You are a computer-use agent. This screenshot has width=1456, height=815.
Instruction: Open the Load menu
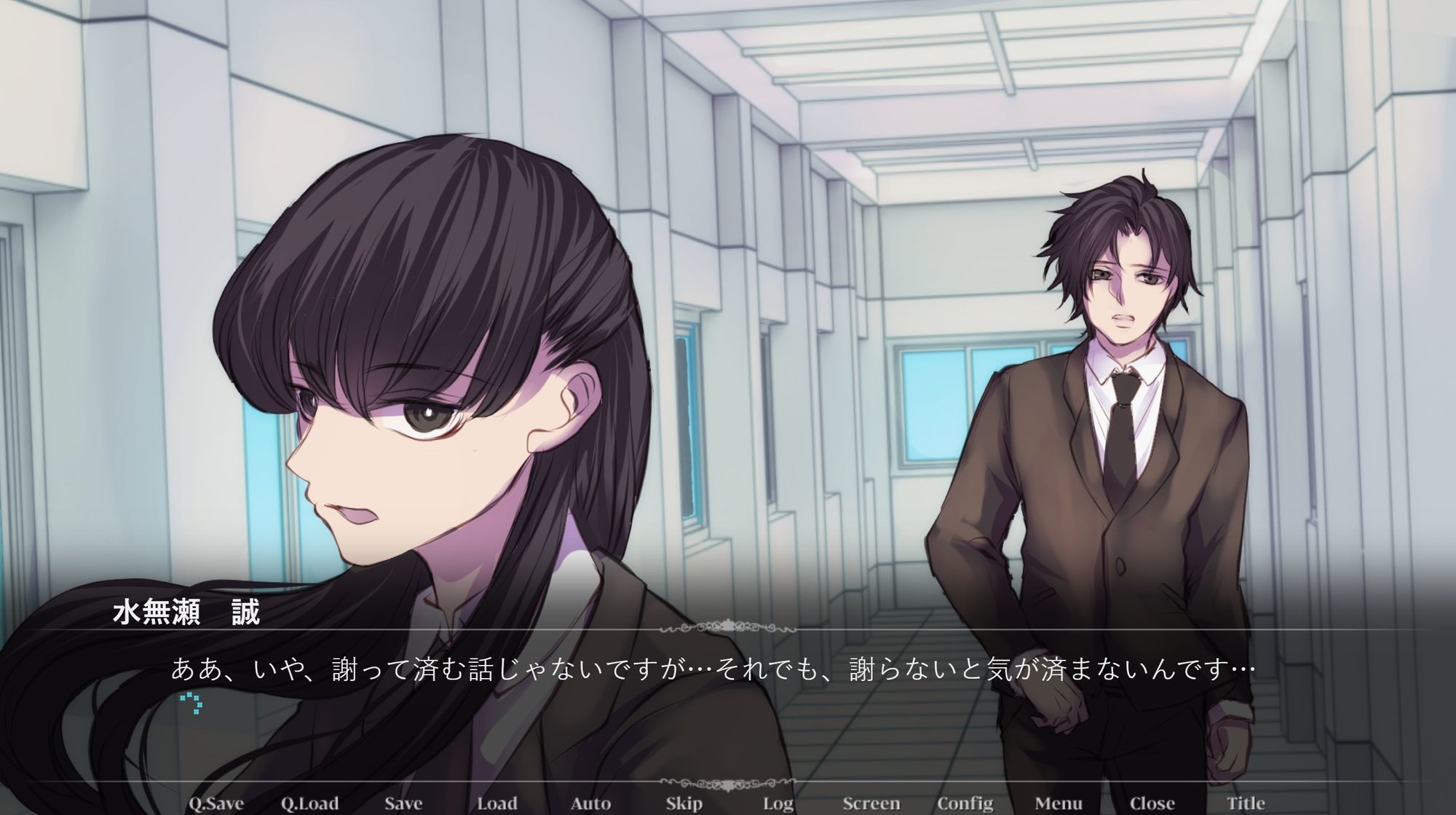coord(496,804)
